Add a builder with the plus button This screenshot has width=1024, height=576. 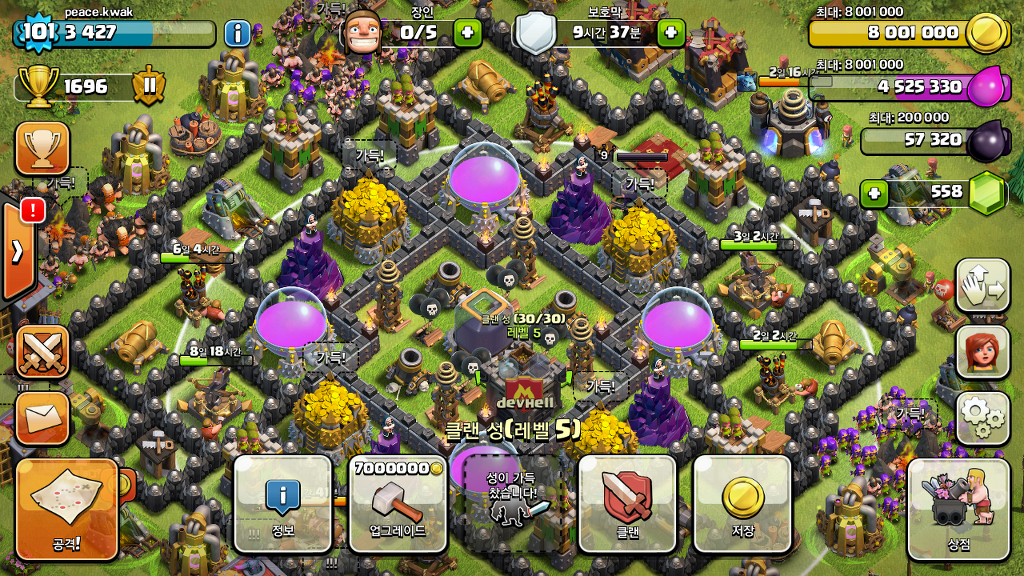click(467, 33)
